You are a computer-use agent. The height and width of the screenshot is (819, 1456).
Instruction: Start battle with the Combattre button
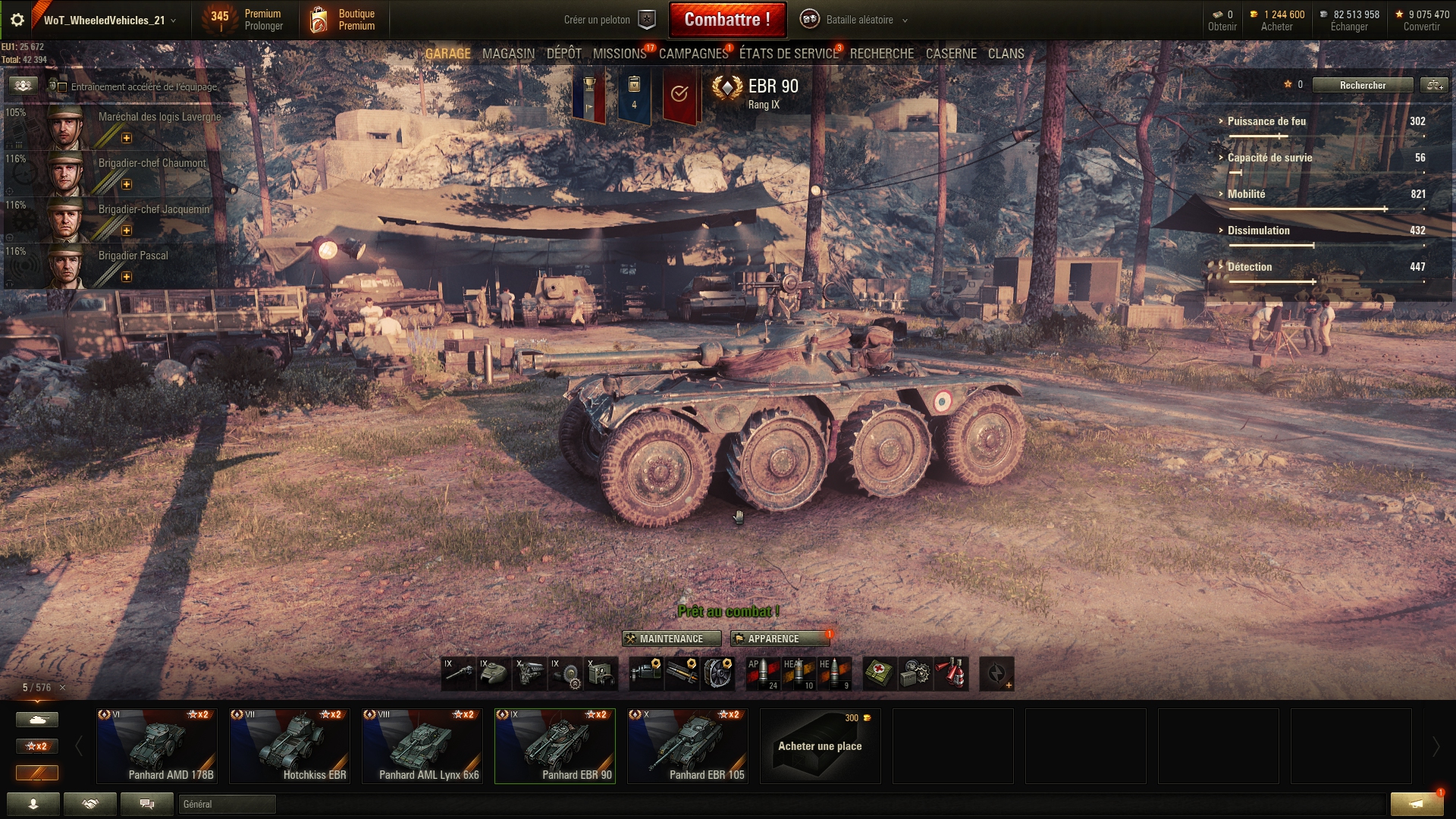click(726, 20)
